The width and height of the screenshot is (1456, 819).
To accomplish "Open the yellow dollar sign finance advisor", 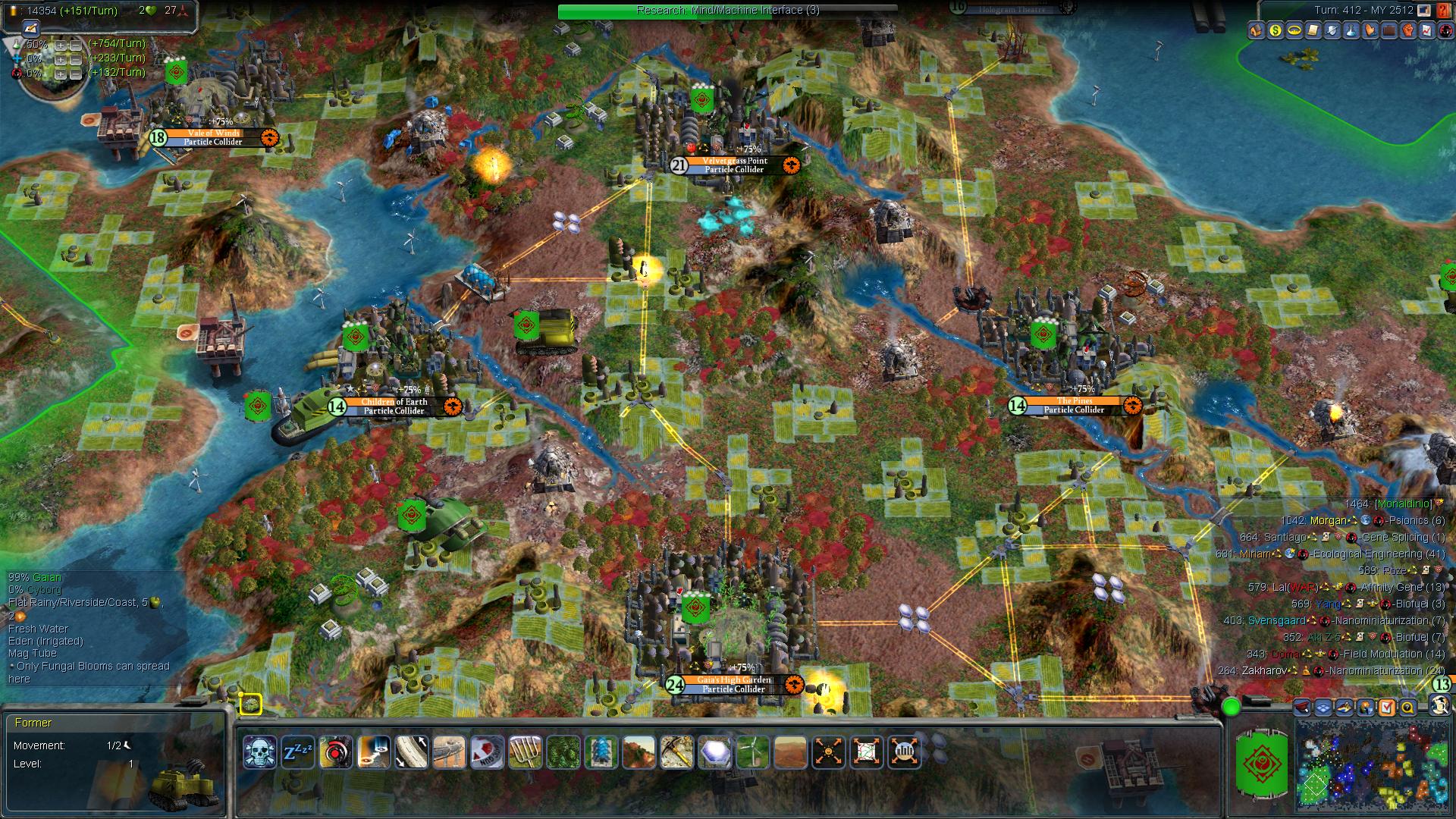I will tap(1276, 31).
